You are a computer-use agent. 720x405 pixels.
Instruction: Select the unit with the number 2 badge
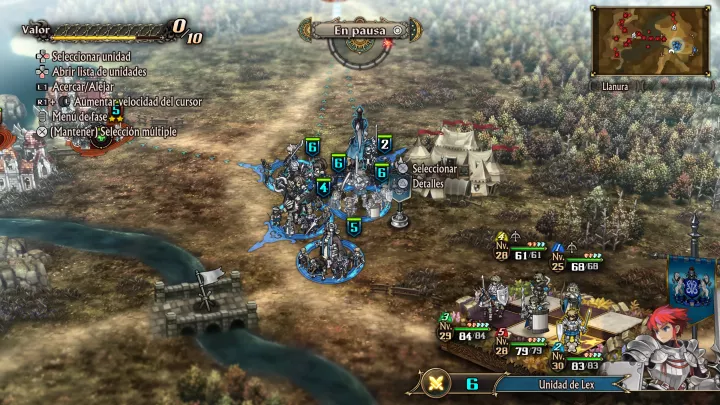(x=384, y=144)
